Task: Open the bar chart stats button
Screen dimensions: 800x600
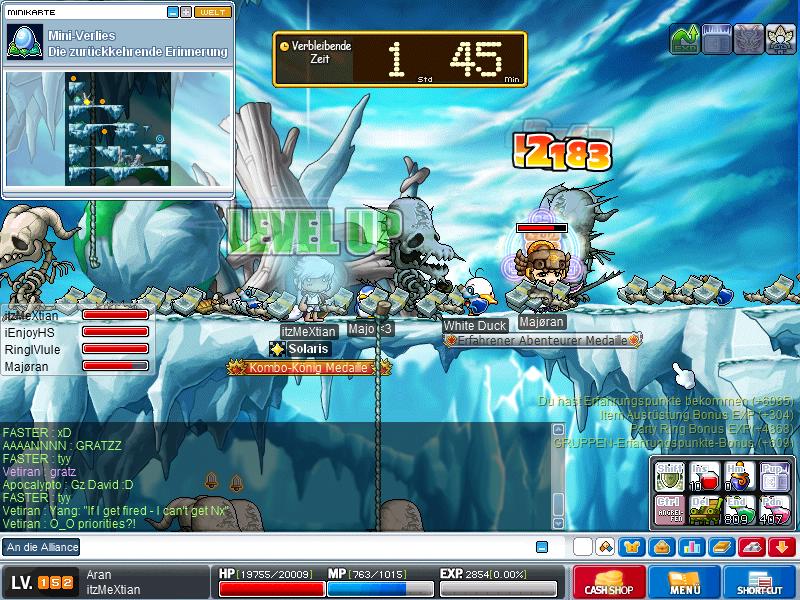Action: [691, 547]
